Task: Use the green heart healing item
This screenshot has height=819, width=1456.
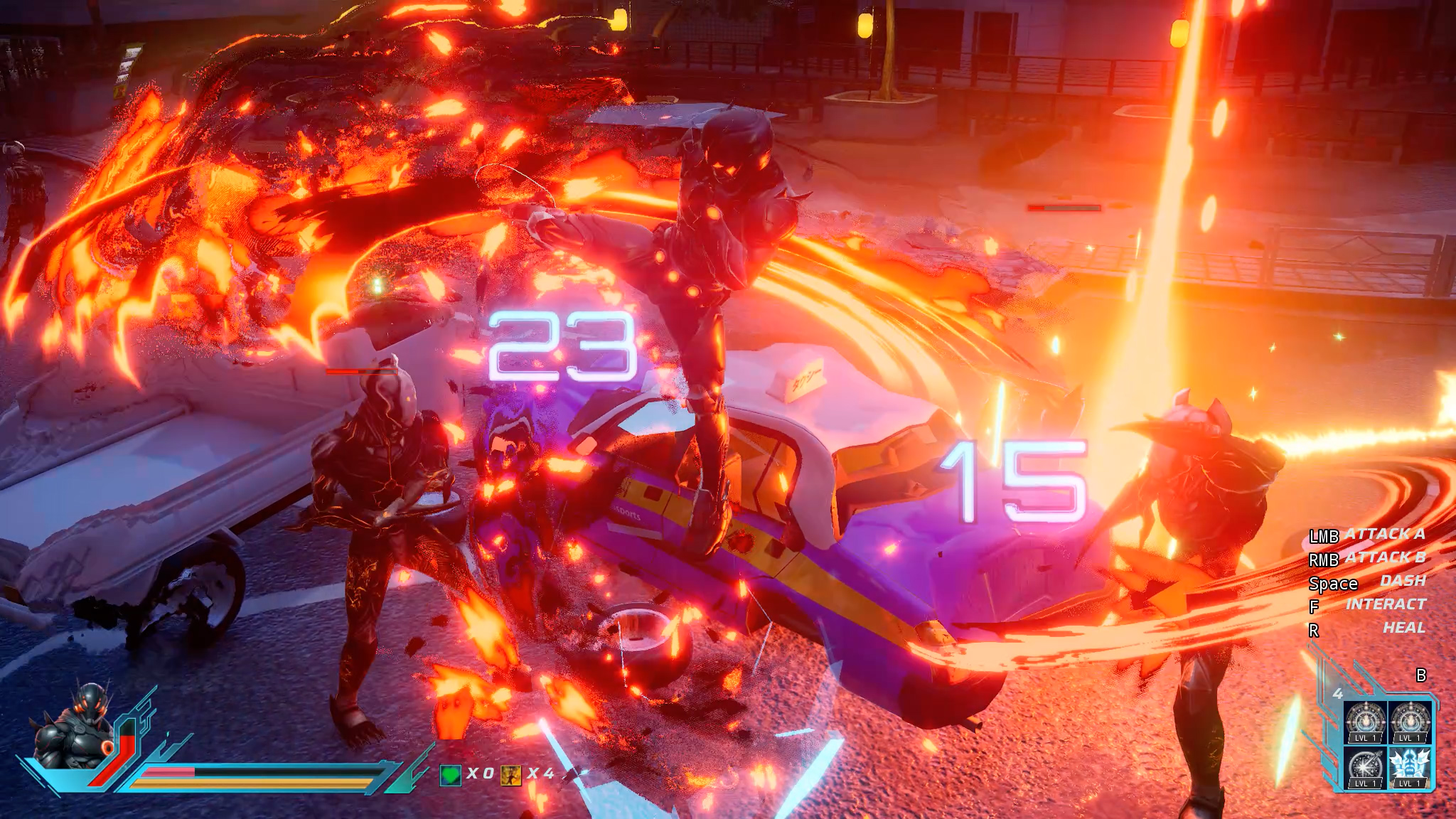Action: coord(450,774)
